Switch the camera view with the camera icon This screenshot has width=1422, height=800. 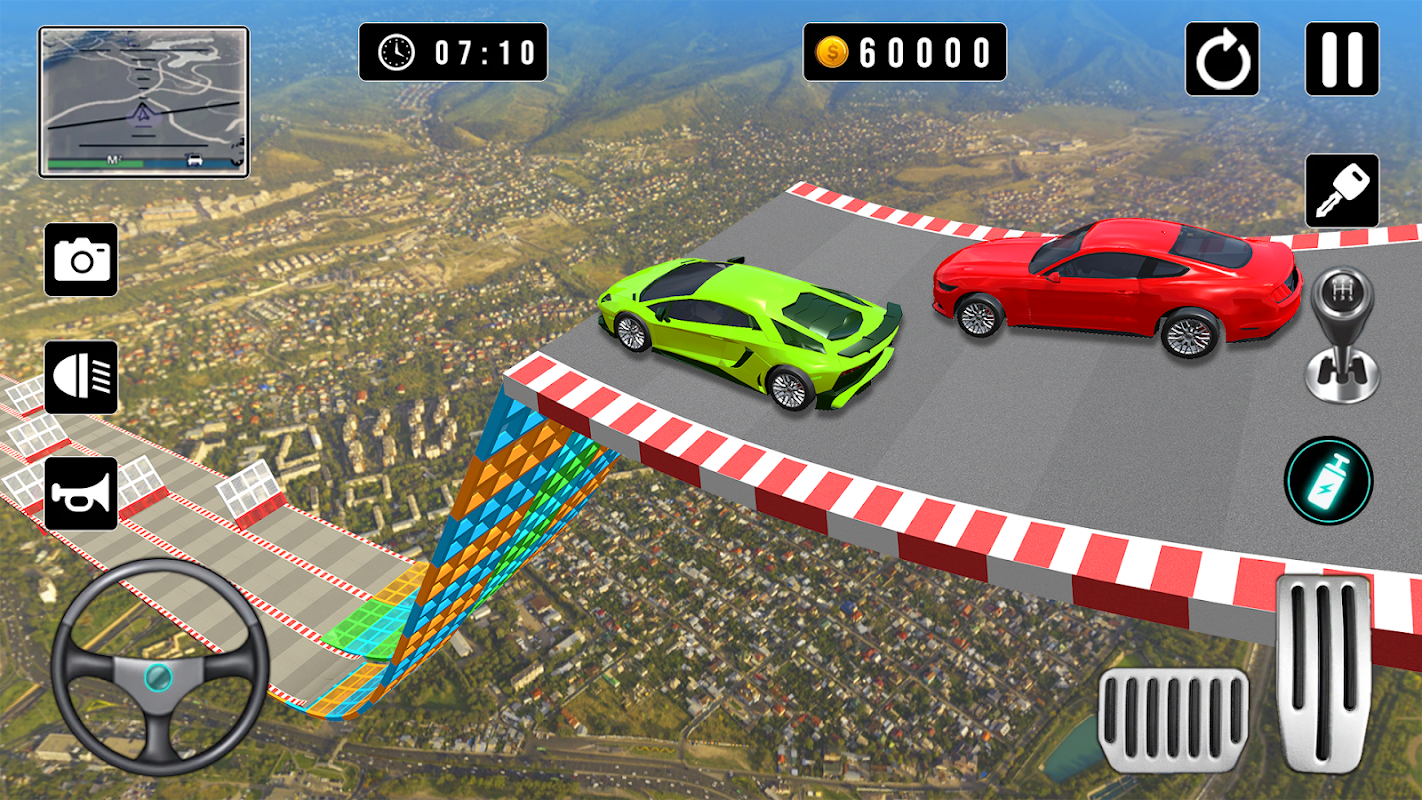81,259
